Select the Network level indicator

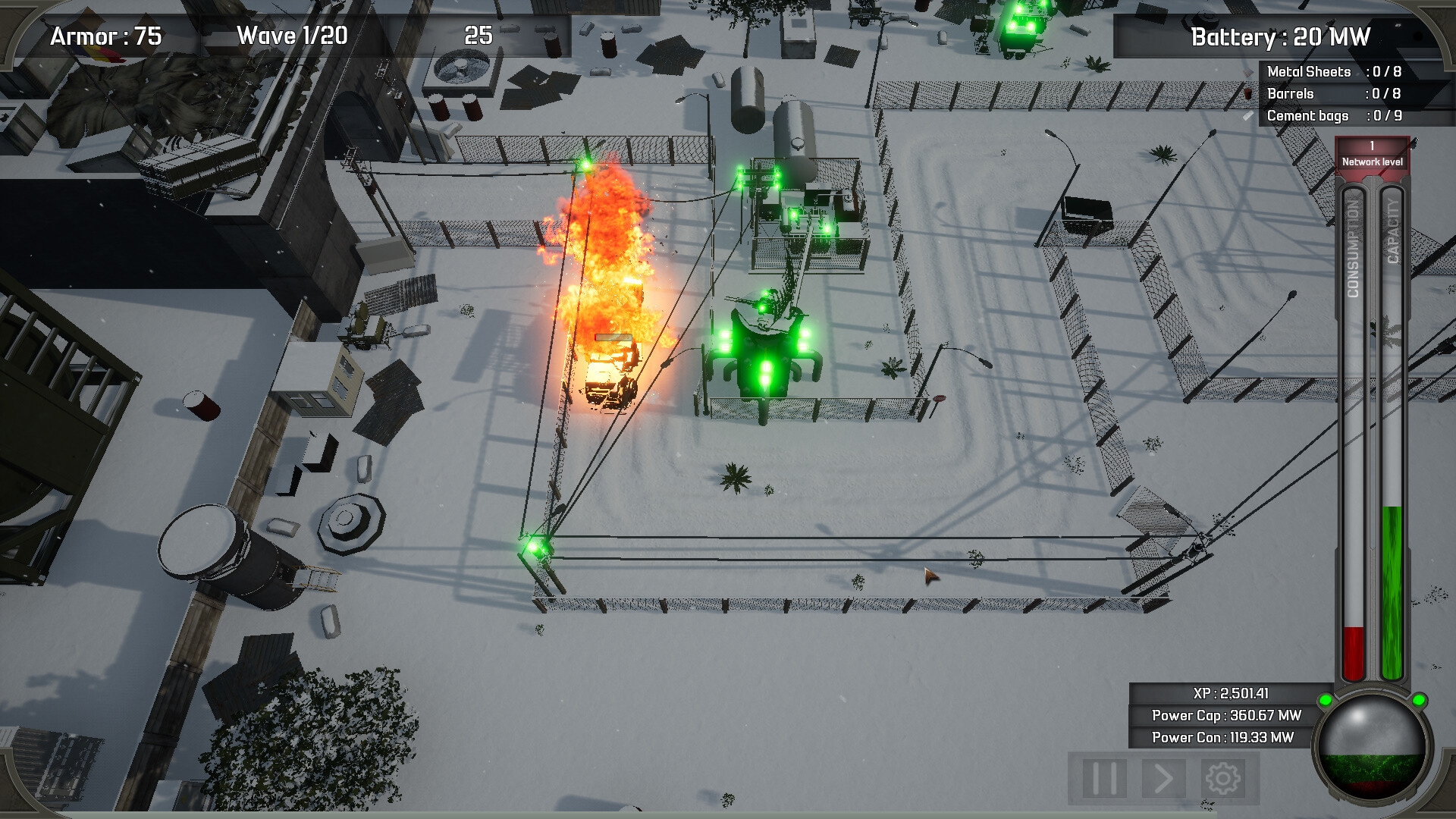[x=1372, y=154]
